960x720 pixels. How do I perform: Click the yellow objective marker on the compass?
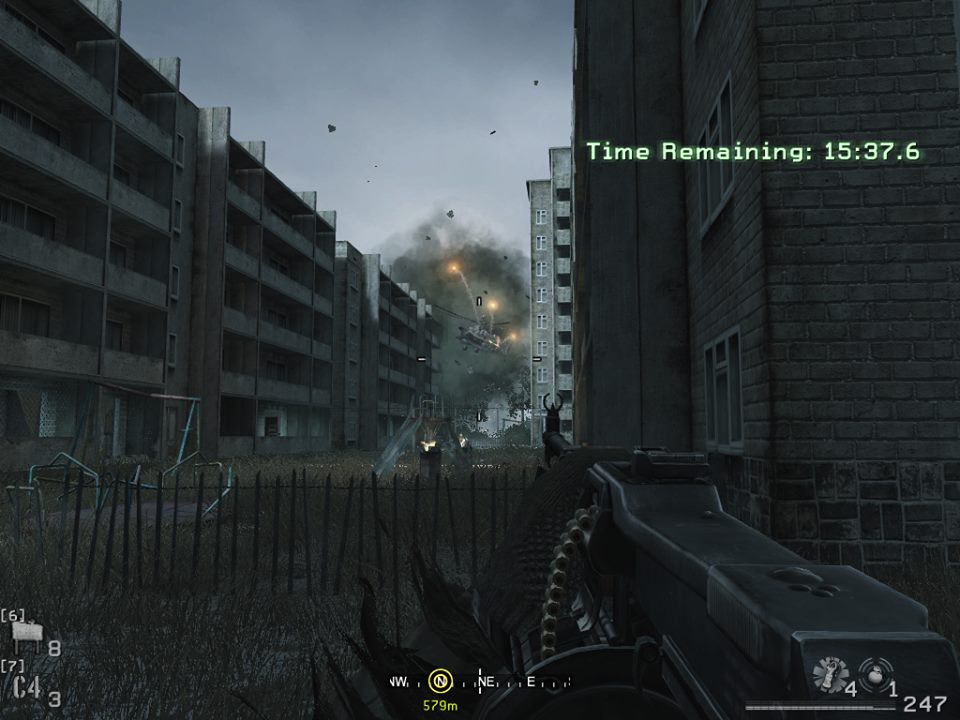click(439, 682)
